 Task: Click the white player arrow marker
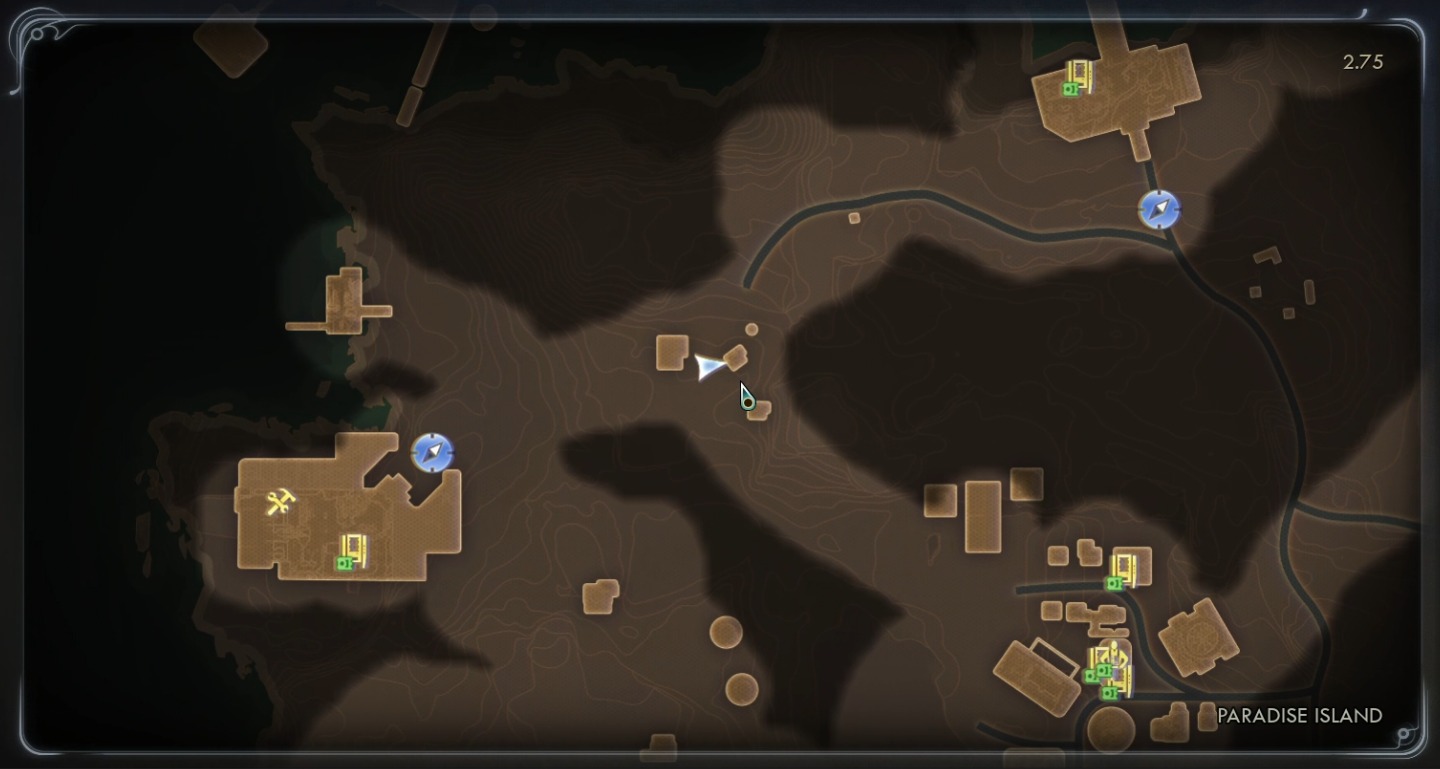pyautogui.click(x=709, y=367)
